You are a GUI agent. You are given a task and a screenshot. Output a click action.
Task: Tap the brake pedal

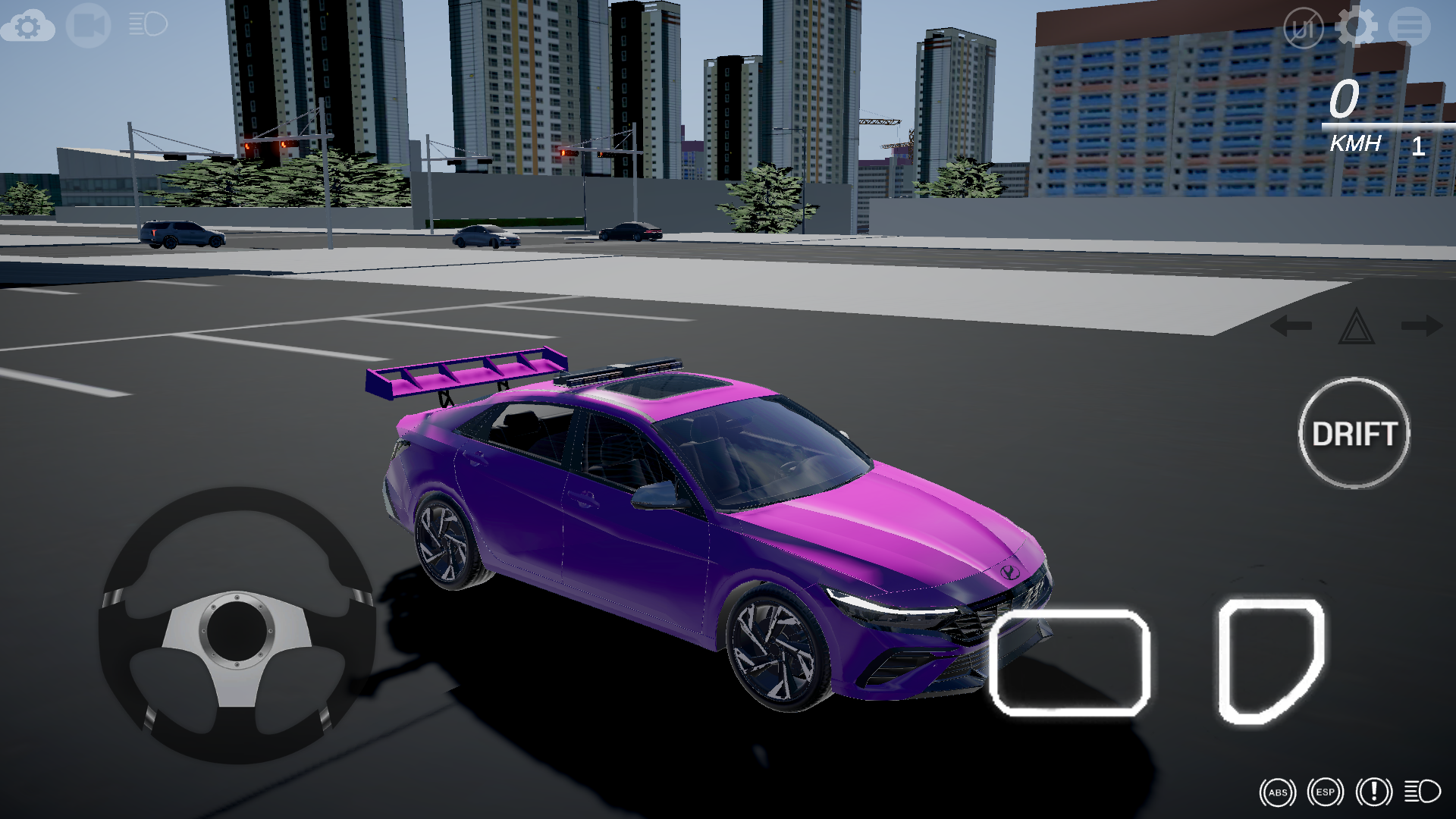1070,663
